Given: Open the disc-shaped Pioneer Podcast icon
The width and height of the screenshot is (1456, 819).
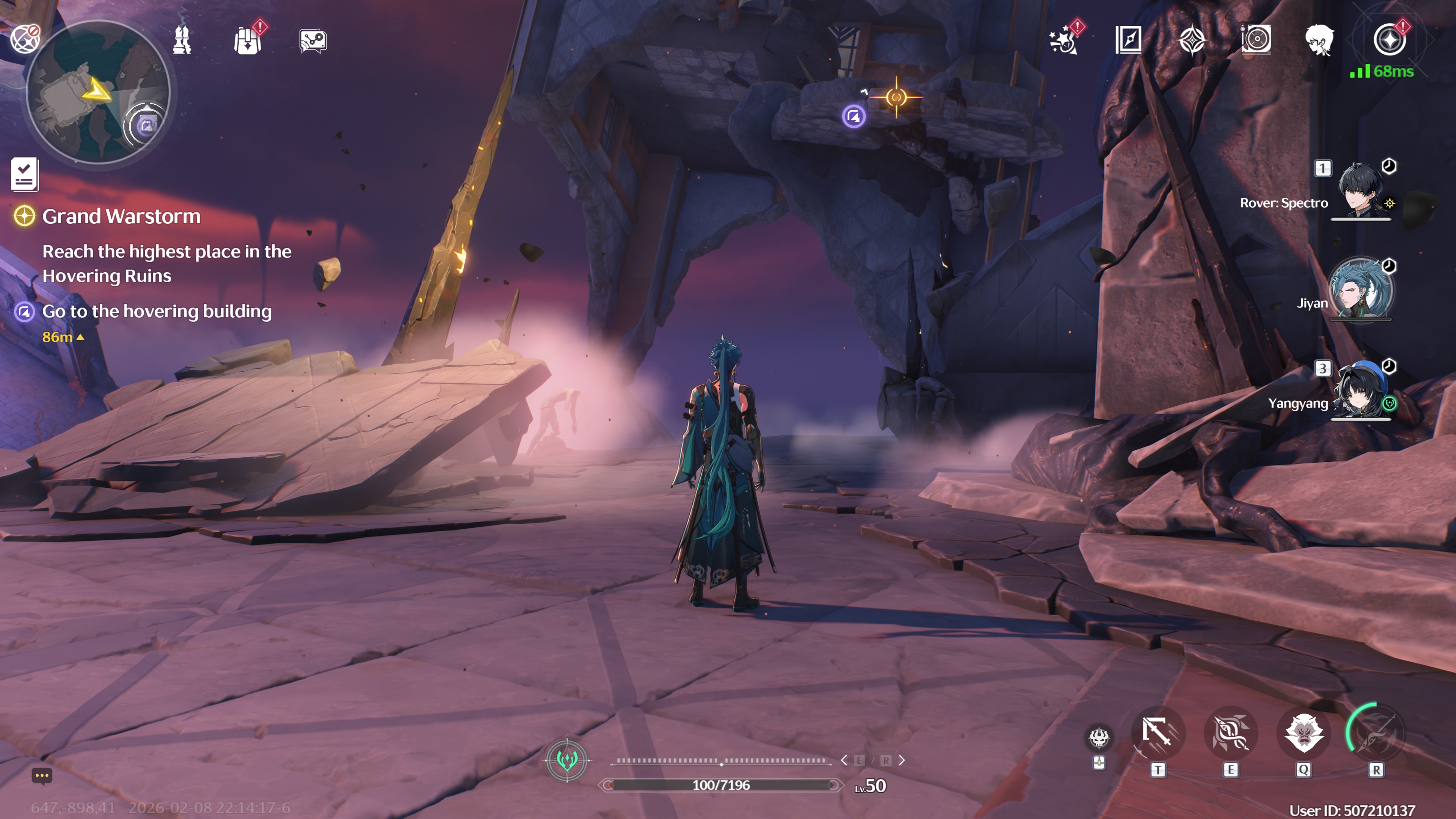Looking at the screenshot, I should [1256, 40].
